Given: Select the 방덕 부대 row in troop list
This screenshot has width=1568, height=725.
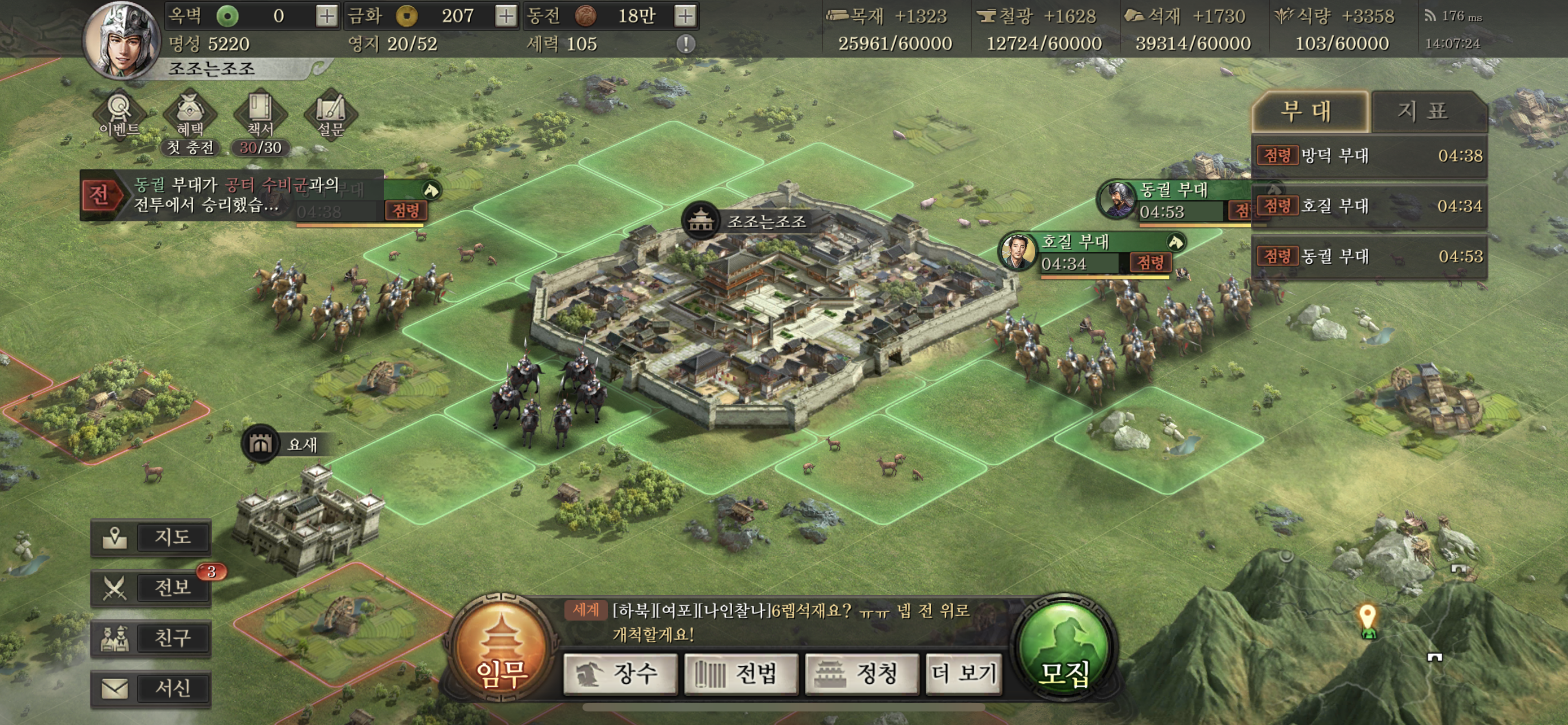Looking at the screenshot, I should click(x=1368, y=156).
